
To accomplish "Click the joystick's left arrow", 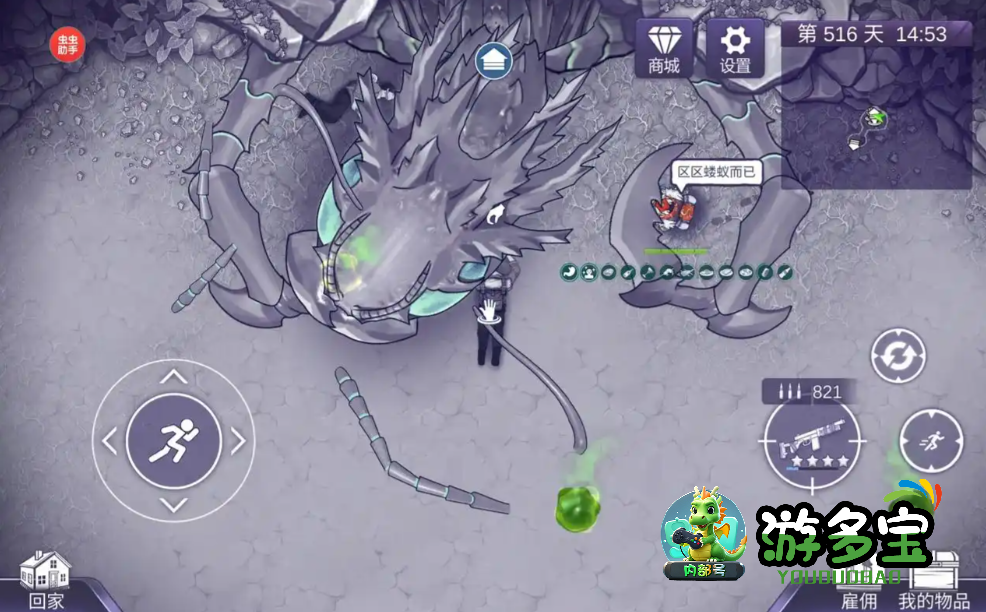I will coord(110,440).
